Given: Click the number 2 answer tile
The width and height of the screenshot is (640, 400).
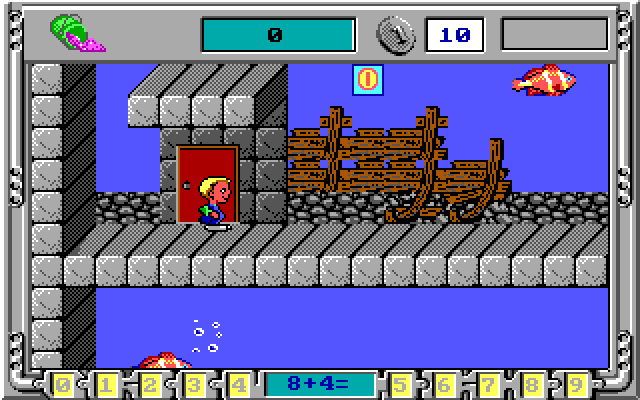Looking at the screenshot, I should [x=150, y=384].
